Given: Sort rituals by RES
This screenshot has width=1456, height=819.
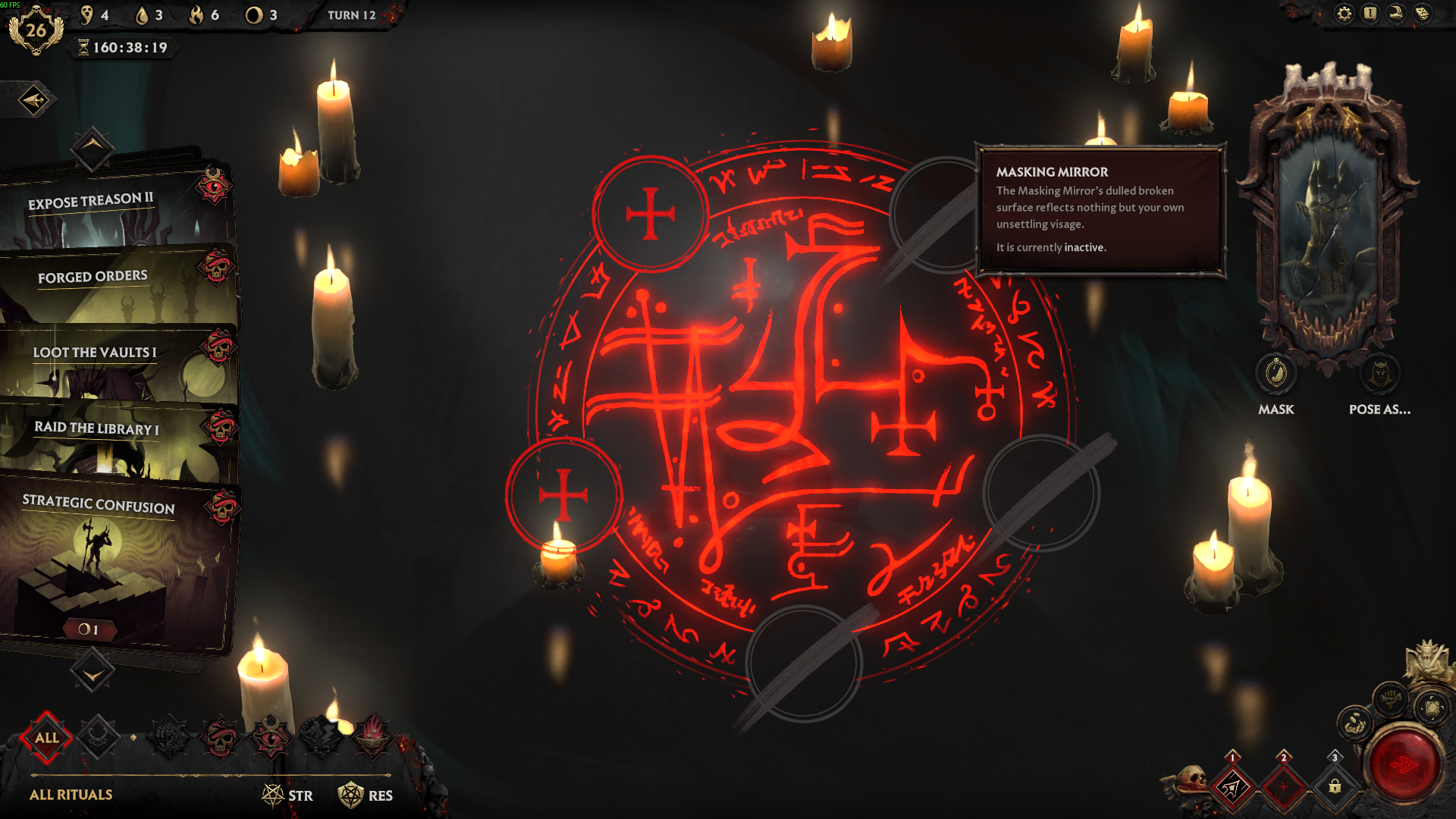Looking at the screenshot, I should tap(366, 795).
